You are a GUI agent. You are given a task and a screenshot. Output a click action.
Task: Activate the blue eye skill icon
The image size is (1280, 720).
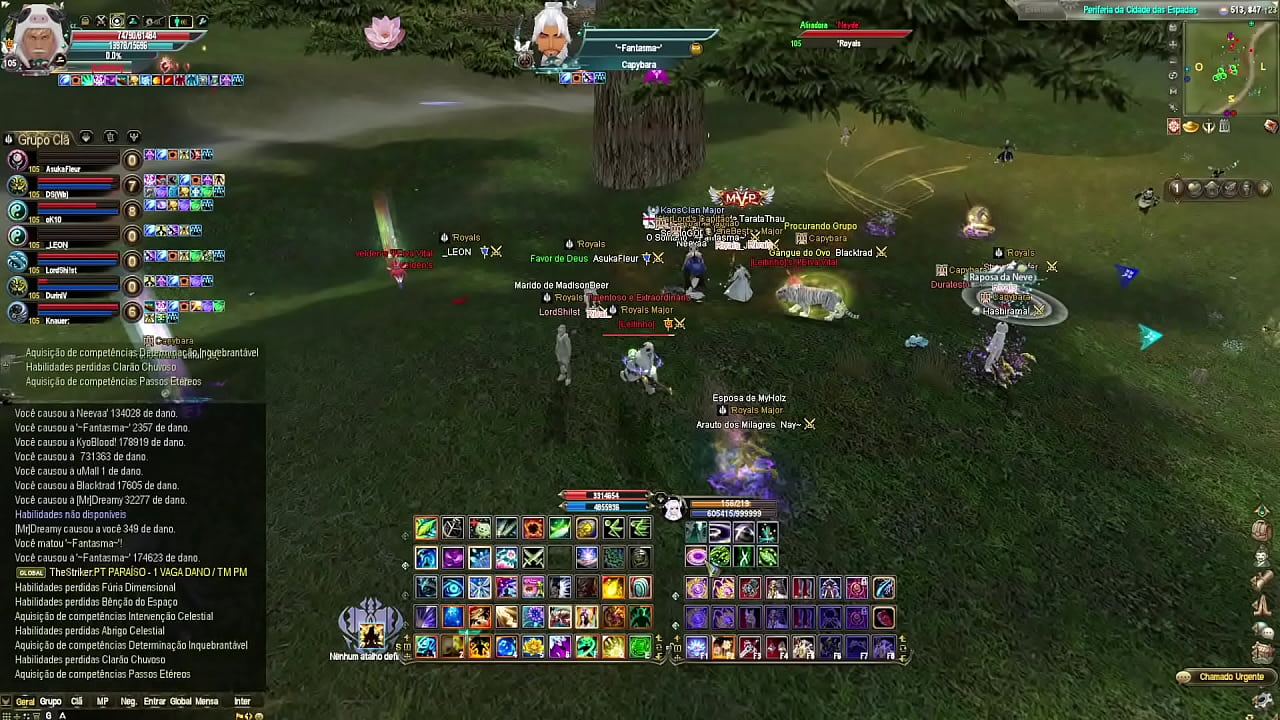point(453,587)
